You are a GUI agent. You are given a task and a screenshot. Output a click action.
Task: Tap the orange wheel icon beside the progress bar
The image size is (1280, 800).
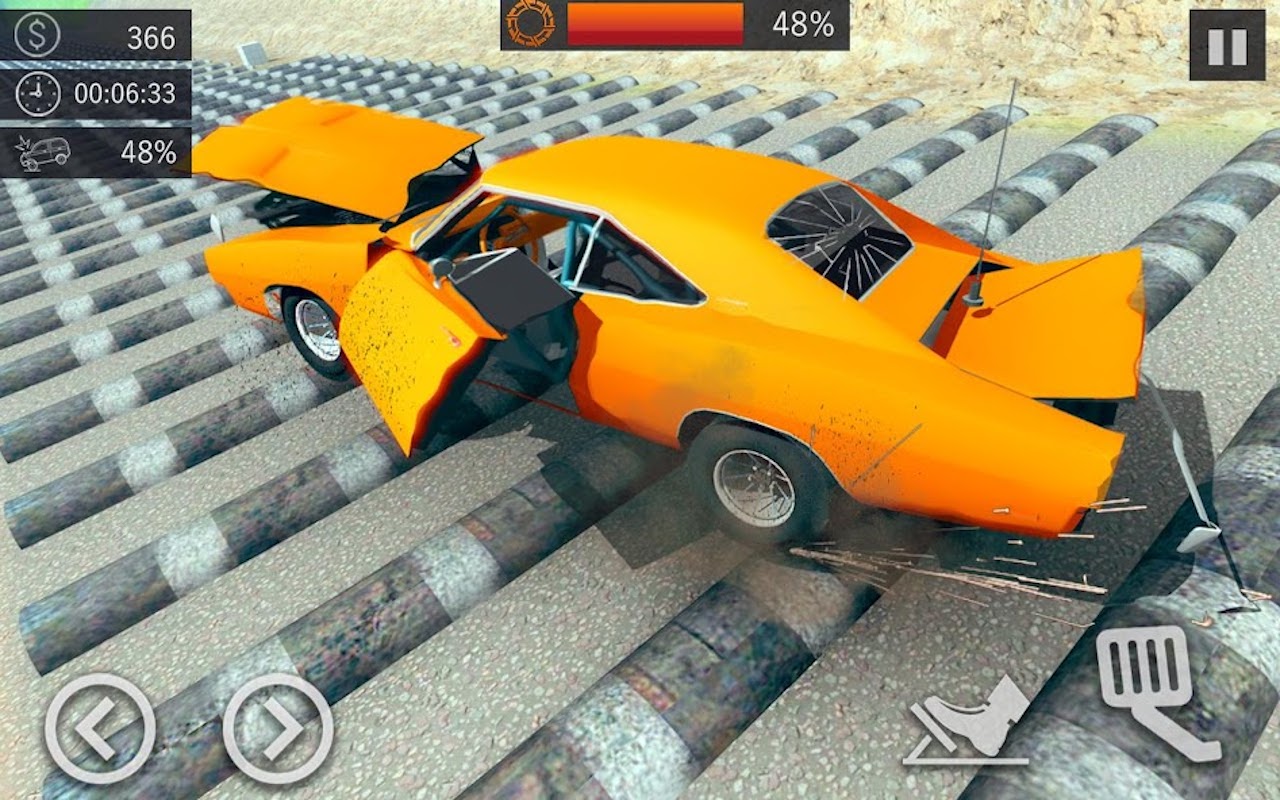click(528, 27)
